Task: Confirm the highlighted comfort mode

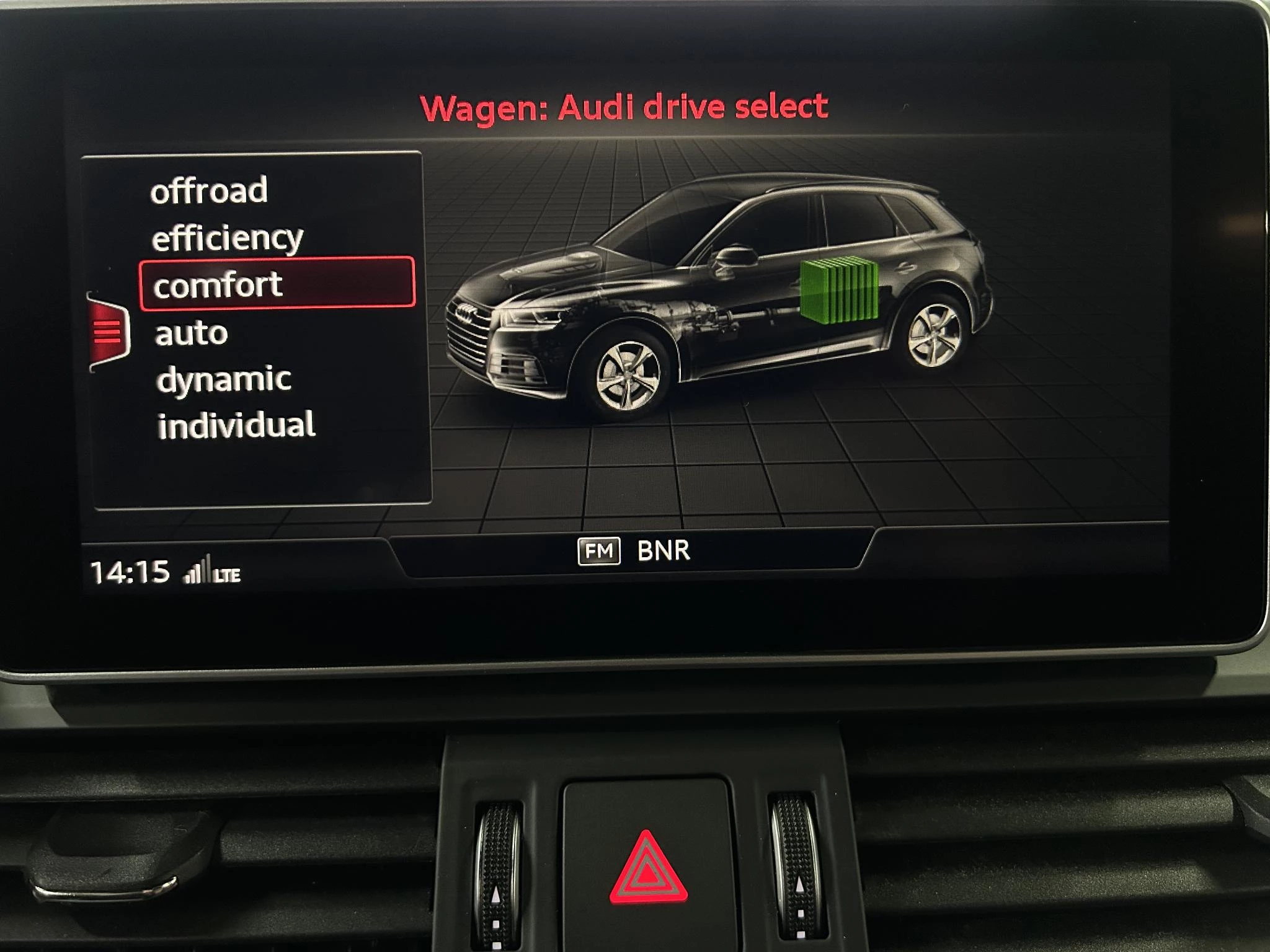Action: click(x=218, y=284)
